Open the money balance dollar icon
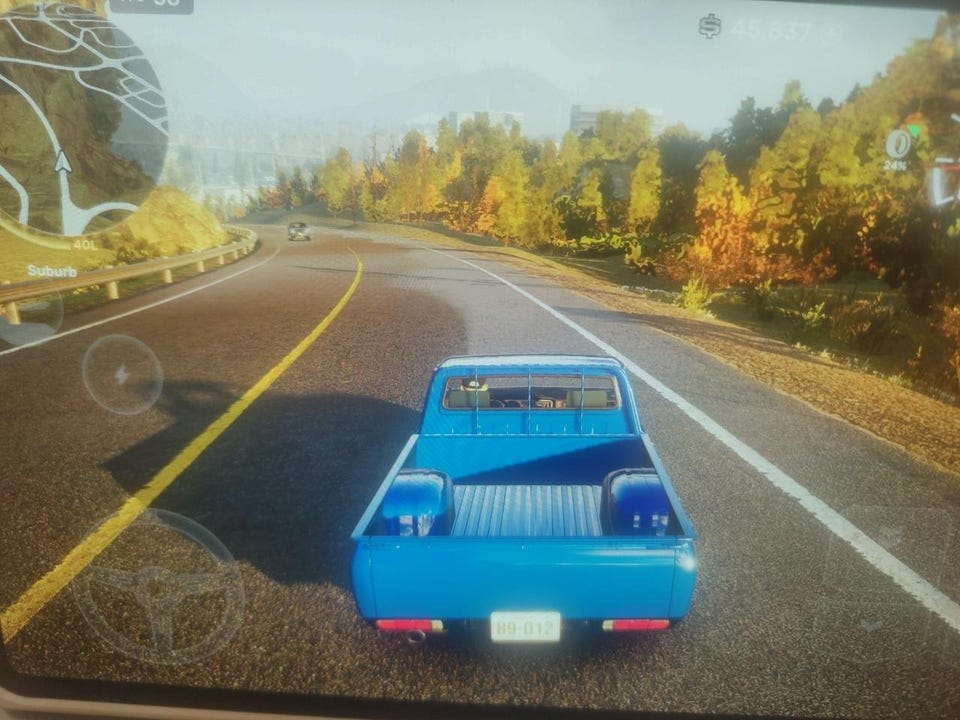Image resolution: width=960 pixels, height=720 pixels. click(710, 27)
